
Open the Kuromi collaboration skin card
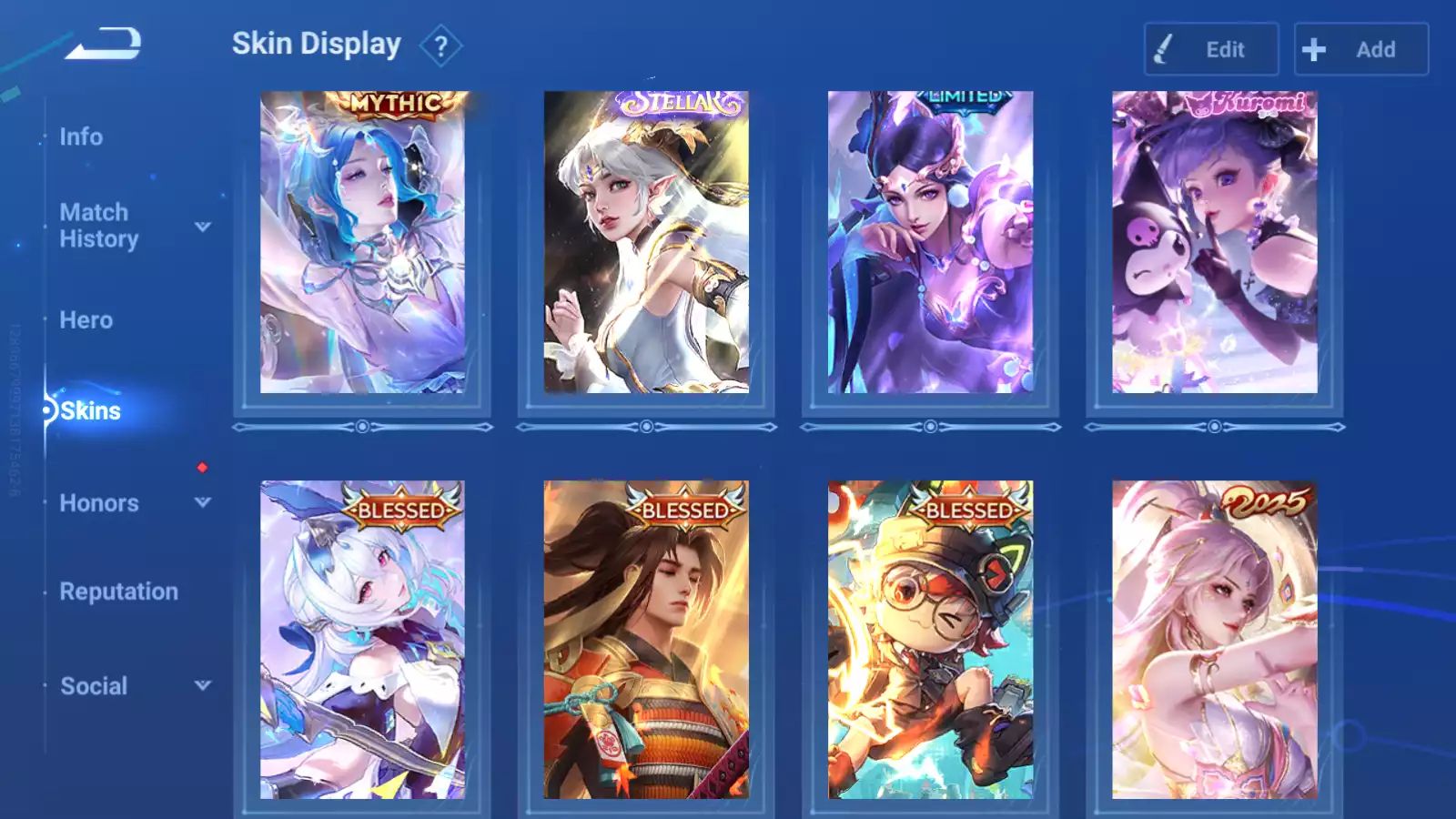1214,243
